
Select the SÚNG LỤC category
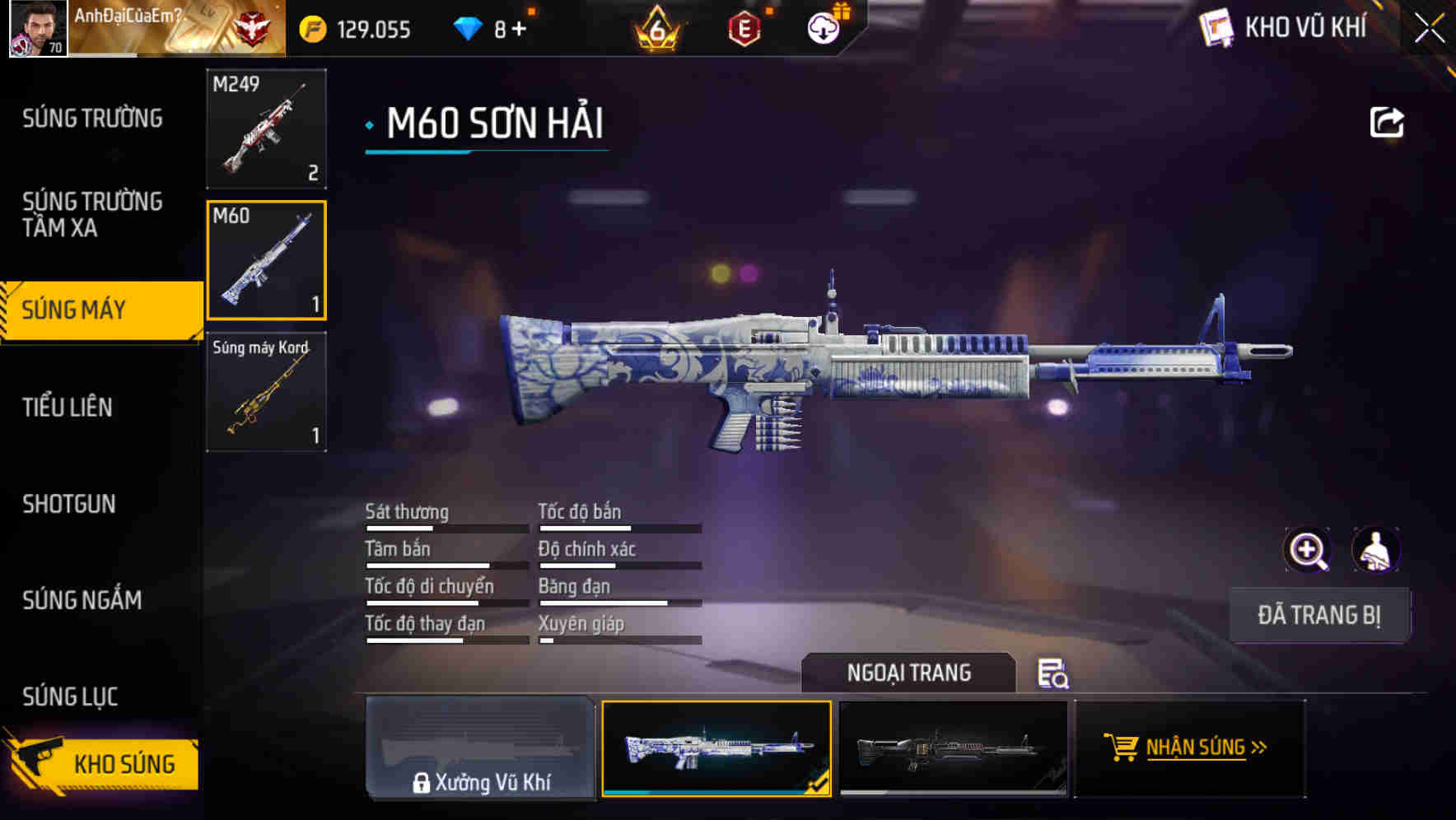pyautogui.click(x=69, y=696)
